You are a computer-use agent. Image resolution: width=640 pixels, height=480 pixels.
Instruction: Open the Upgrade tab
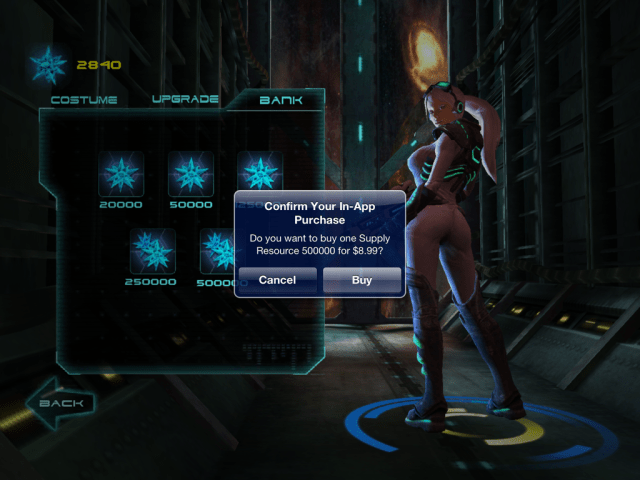click(x=185, y=100)
